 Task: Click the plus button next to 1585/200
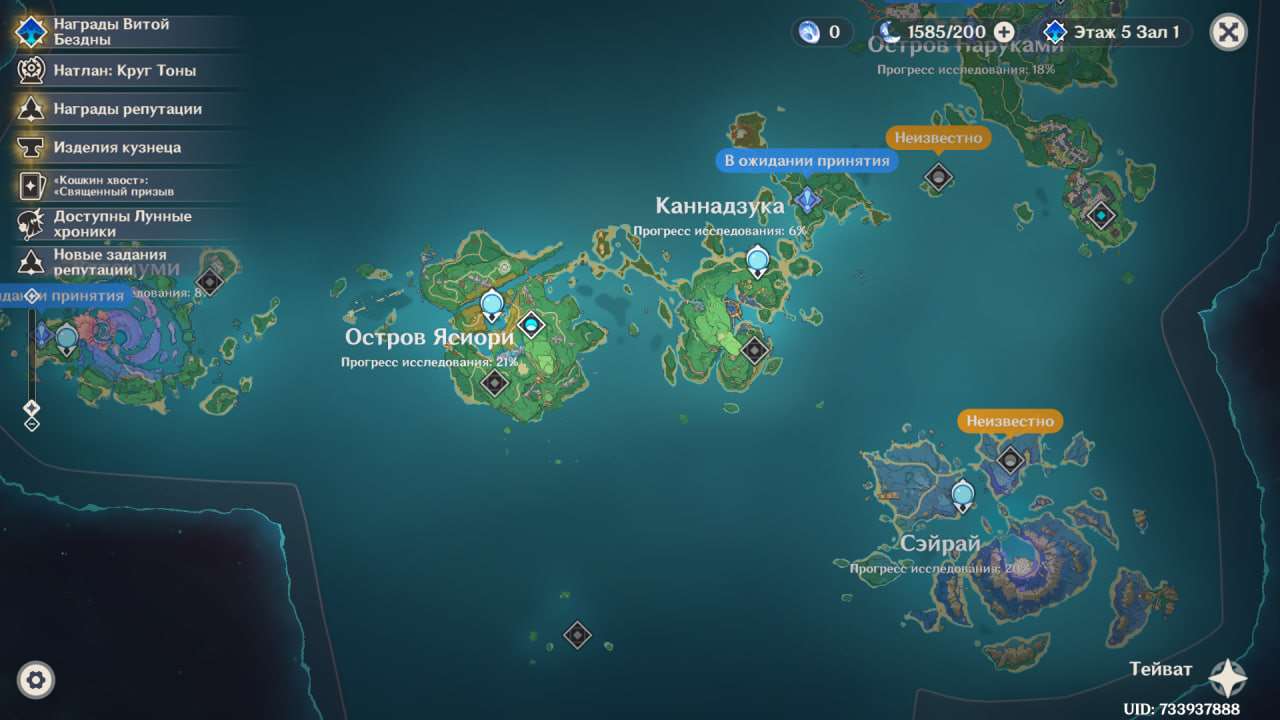tap(1004, 32)
